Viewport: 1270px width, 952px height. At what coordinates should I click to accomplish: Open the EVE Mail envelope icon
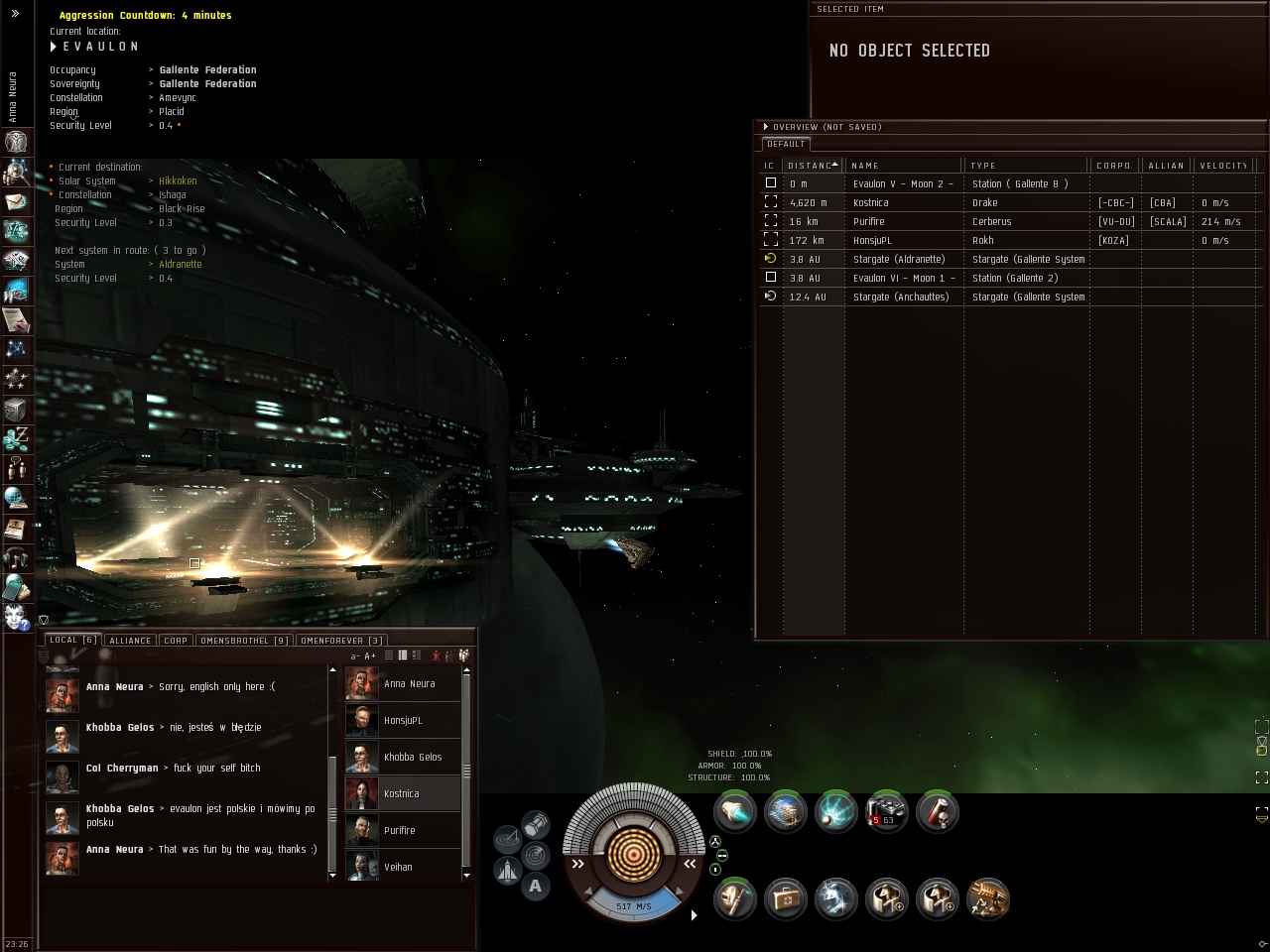(x=16, y=201)
